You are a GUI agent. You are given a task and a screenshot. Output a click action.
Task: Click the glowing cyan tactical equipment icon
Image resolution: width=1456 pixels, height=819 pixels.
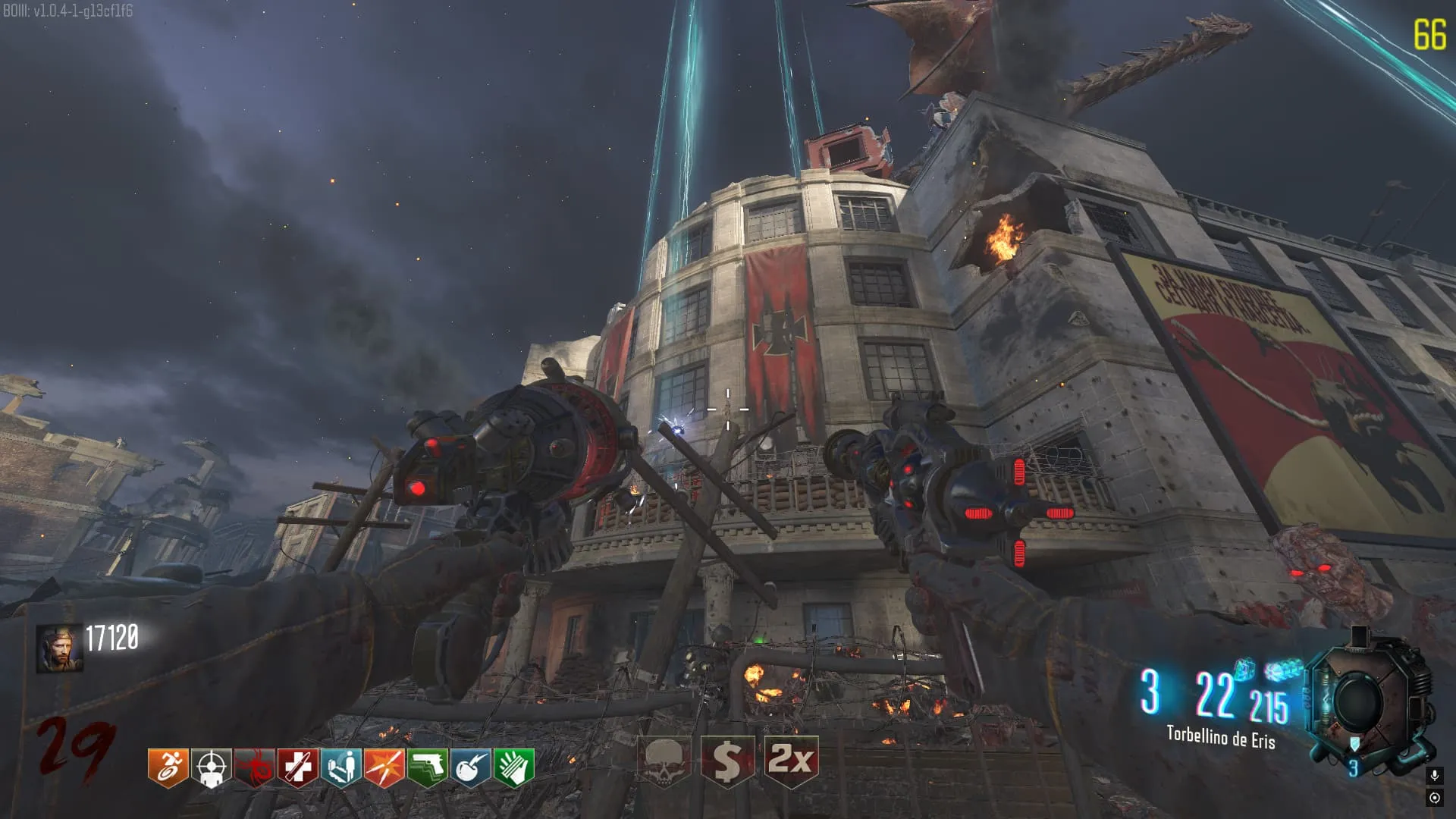[x=1283, y=670]
